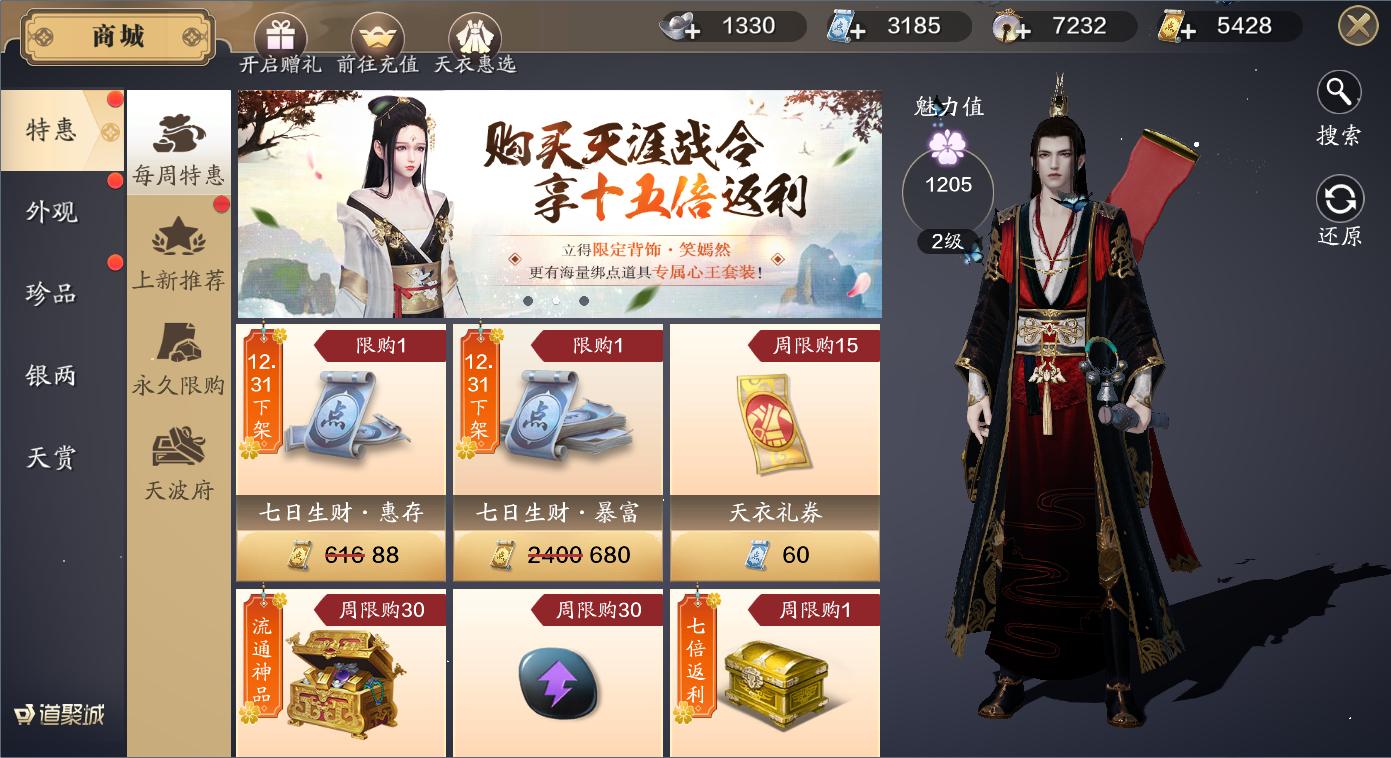Click the 还原 reset icon
Viewport: 1391px width, 758px height.
click(x=1338, y=200)
